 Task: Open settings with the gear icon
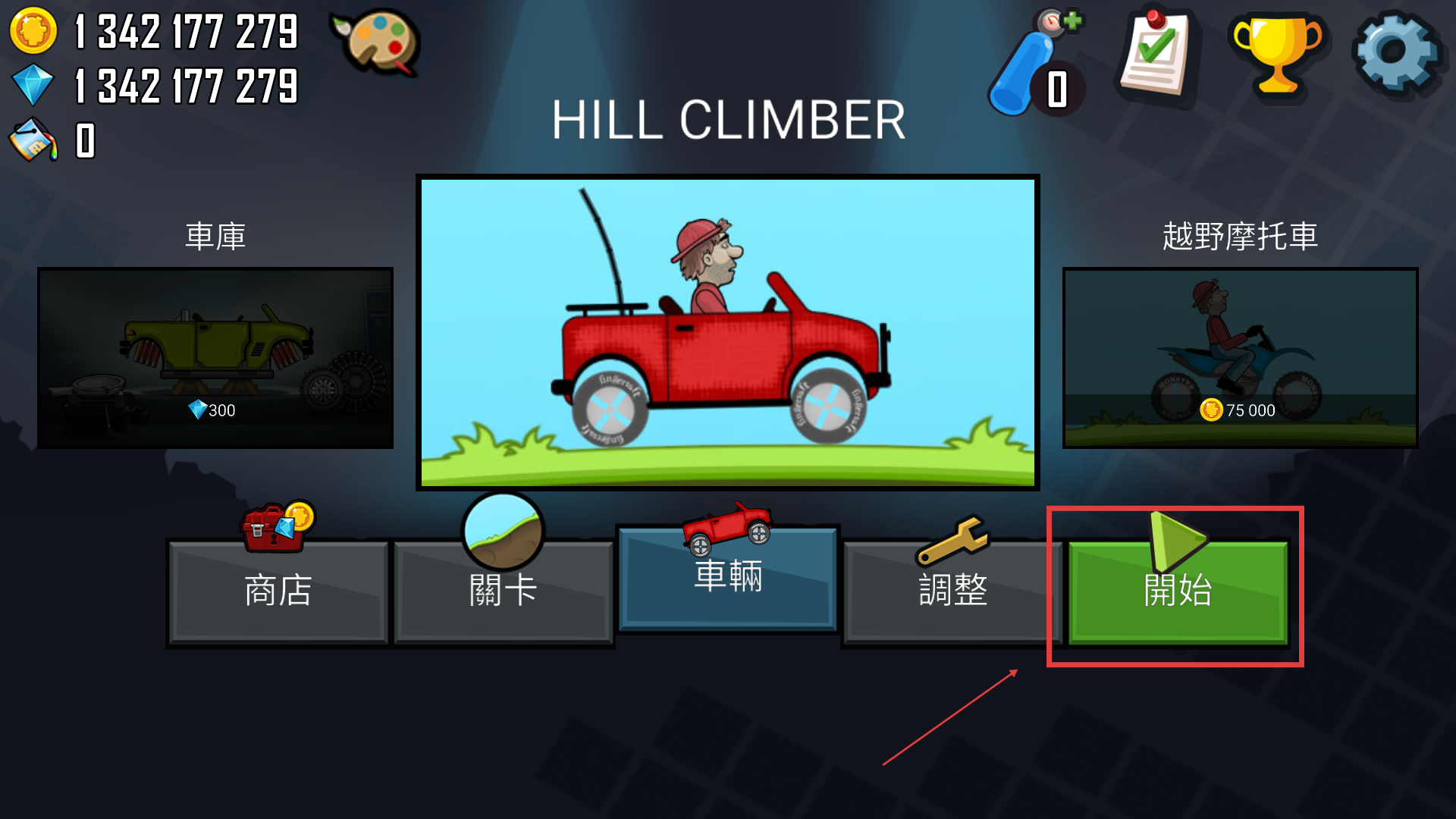(1395, 53)
